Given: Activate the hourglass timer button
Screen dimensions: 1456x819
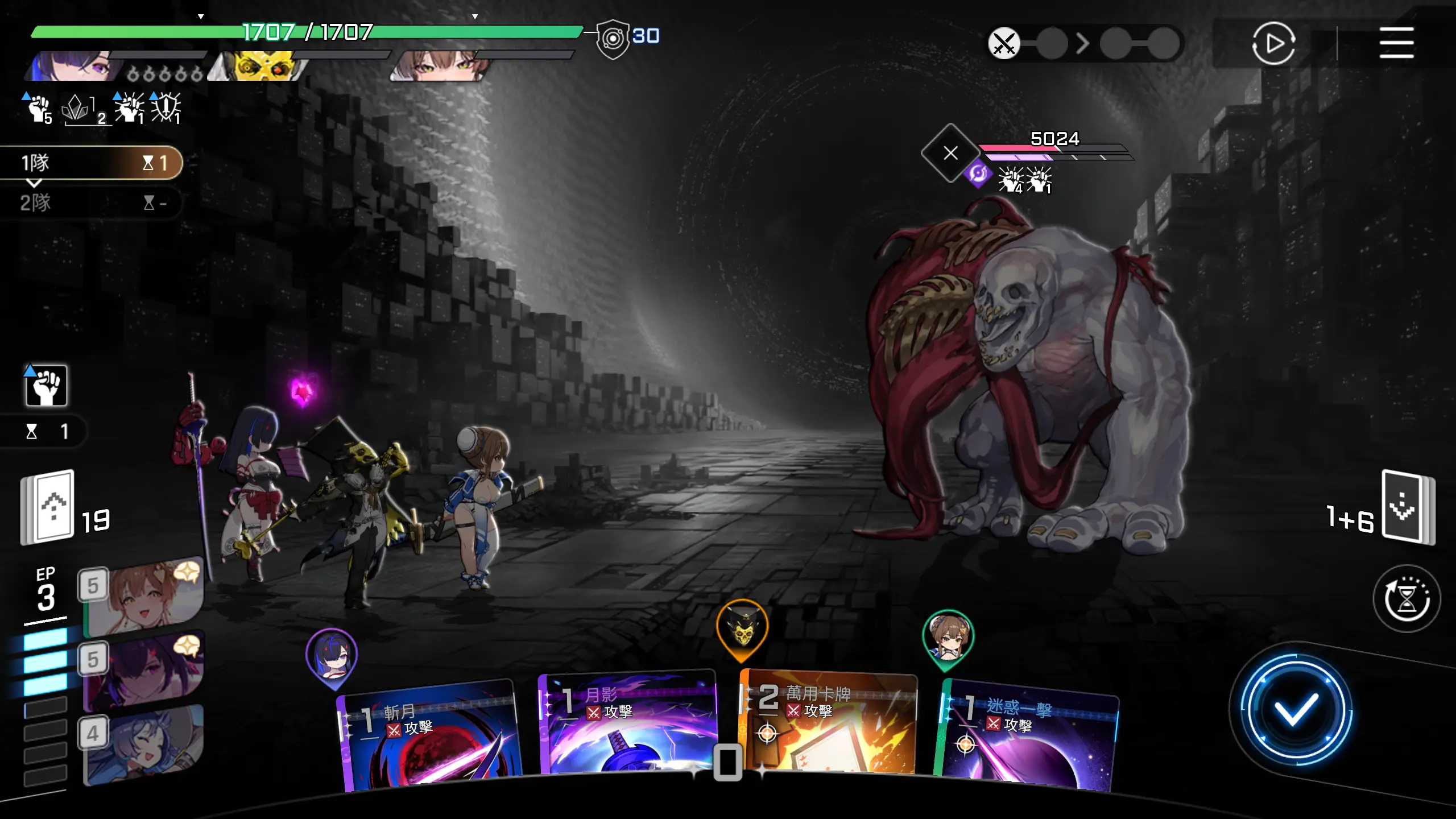Looking at the screenshot, I should tap(1406, 598).
